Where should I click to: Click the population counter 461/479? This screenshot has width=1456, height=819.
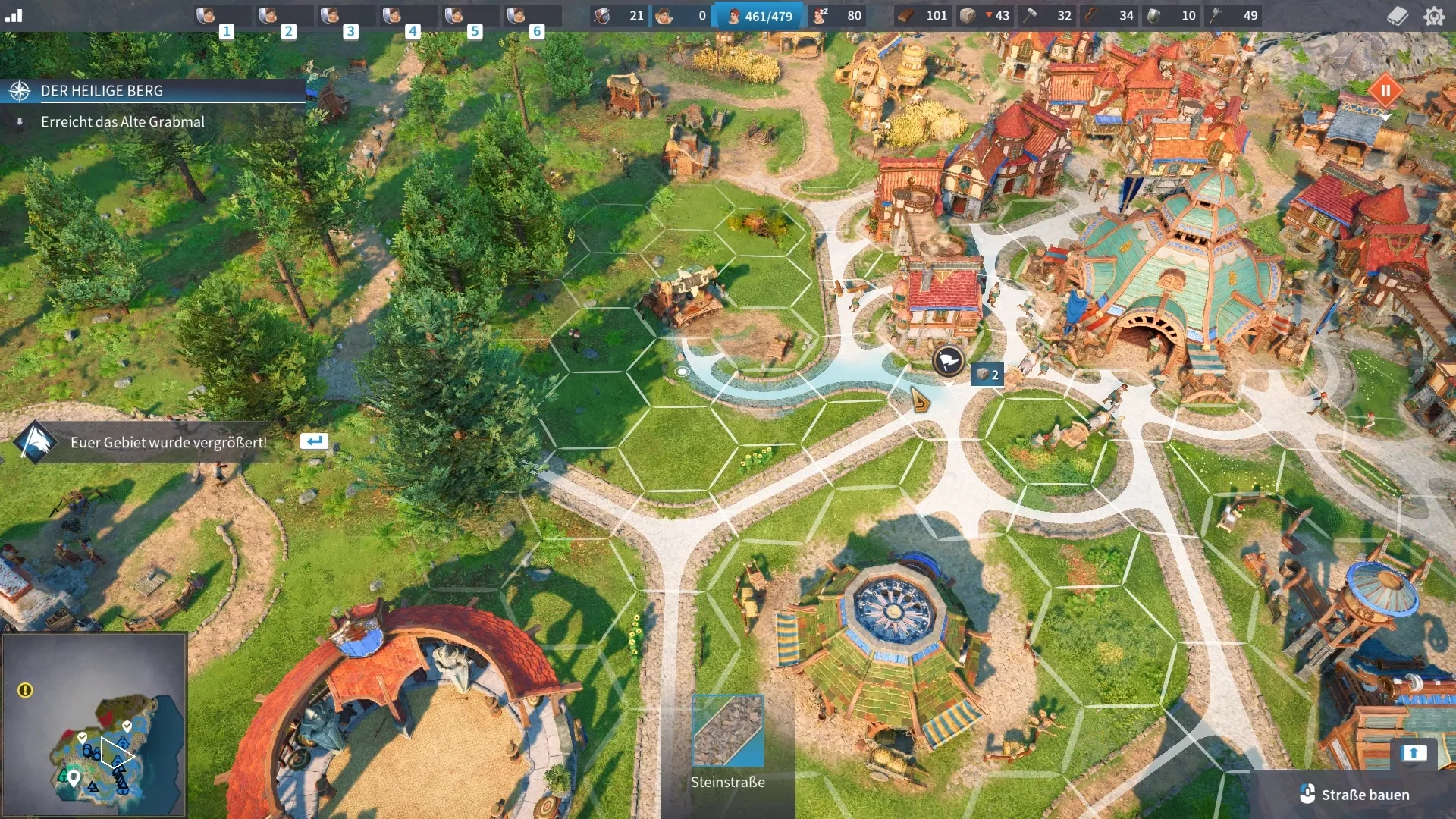[x=758, y=16]
